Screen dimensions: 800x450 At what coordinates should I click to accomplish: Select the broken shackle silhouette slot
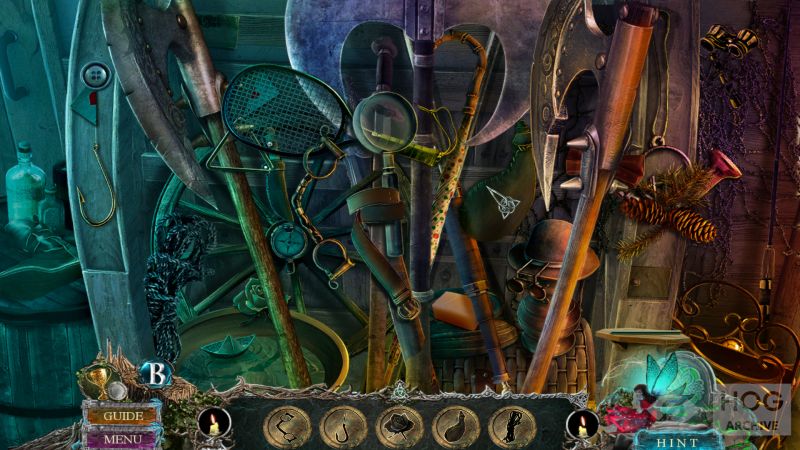(x=286, y=427)
